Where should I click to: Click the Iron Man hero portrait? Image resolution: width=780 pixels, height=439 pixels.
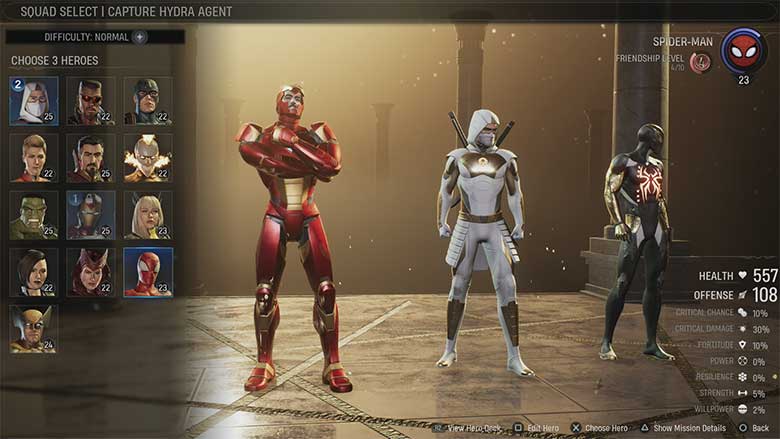pyautogui.click(x=91, y=215)
